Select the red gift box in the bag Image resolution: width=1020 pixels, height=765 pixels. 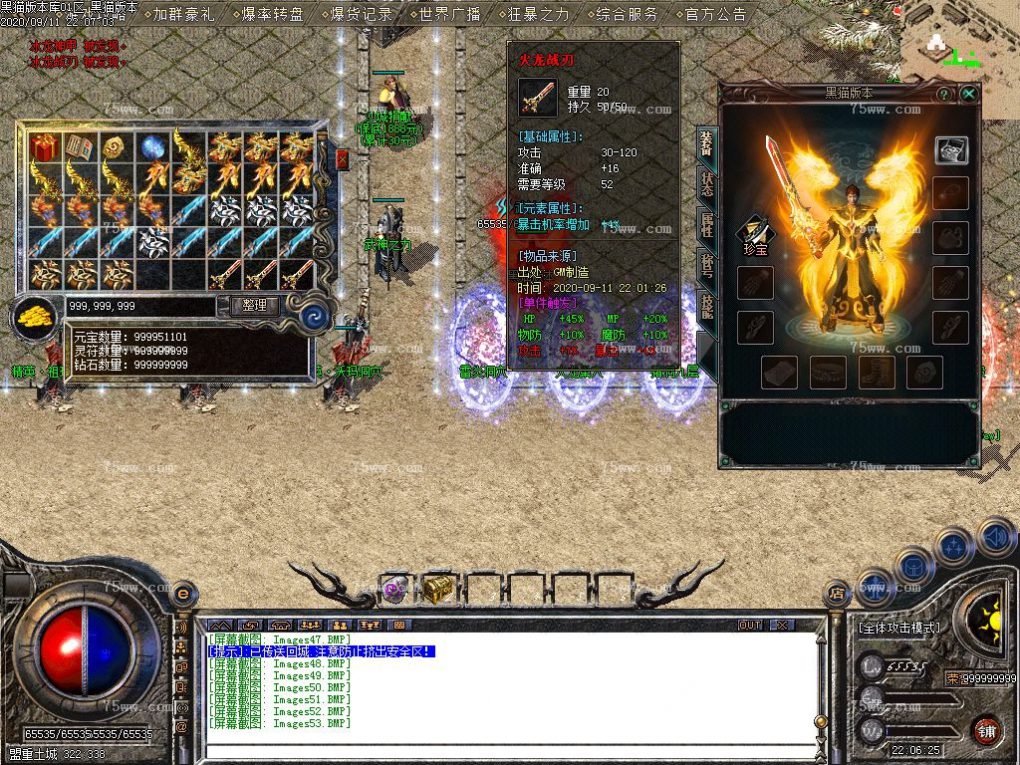[43, 148]
